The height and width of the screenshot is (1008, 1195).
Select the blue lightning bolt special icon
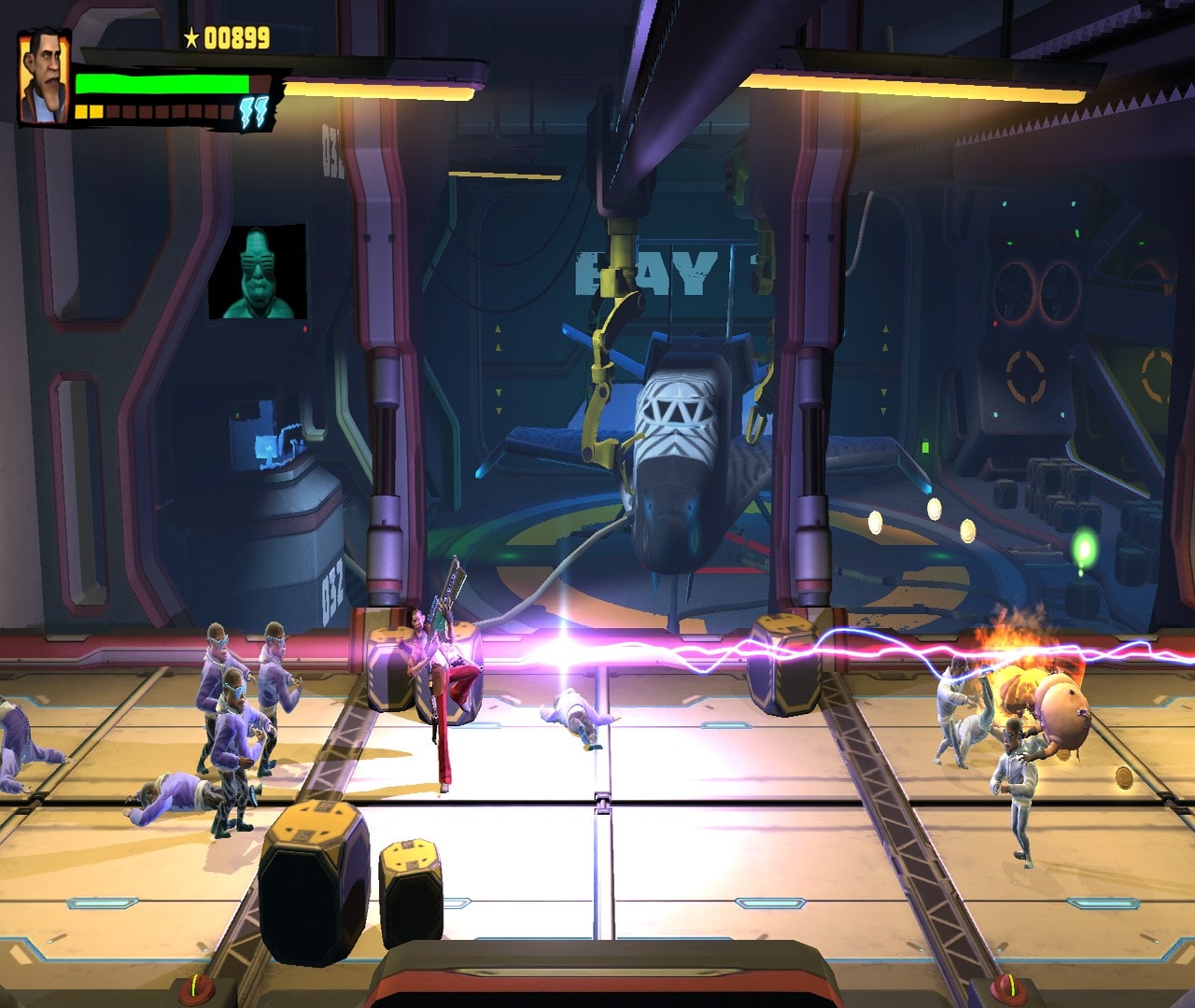254,112
